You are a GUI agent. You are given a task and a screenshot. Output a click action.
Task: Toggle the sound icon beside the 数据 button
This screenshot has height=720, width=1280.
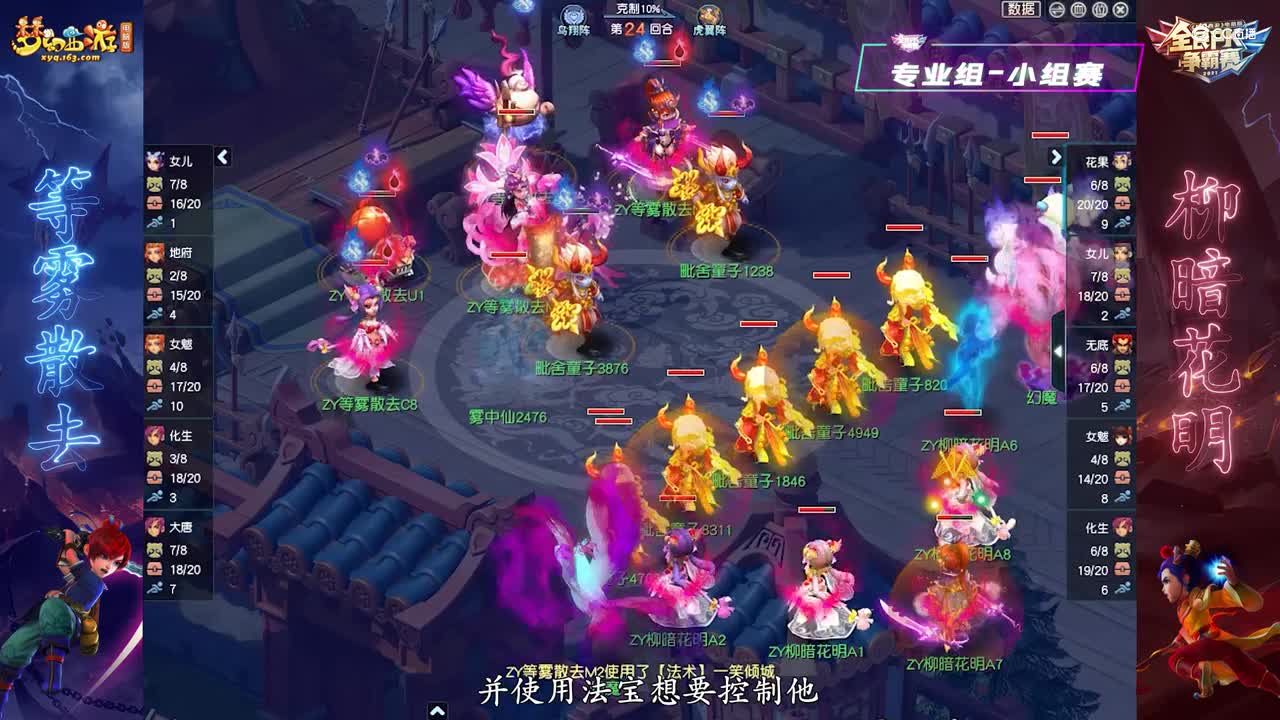click(x=1056, y=10)
